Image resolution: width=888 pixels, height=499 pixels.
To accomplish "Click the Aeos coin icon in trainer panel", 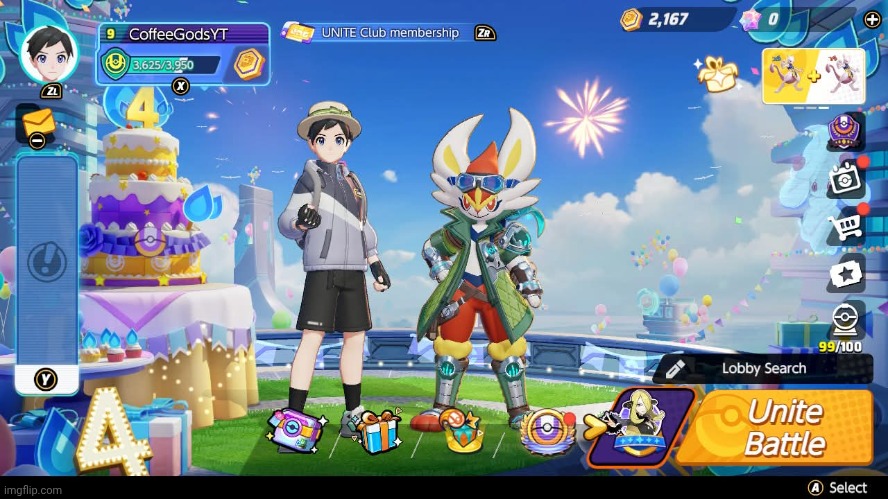I will [x=247, y=65].
